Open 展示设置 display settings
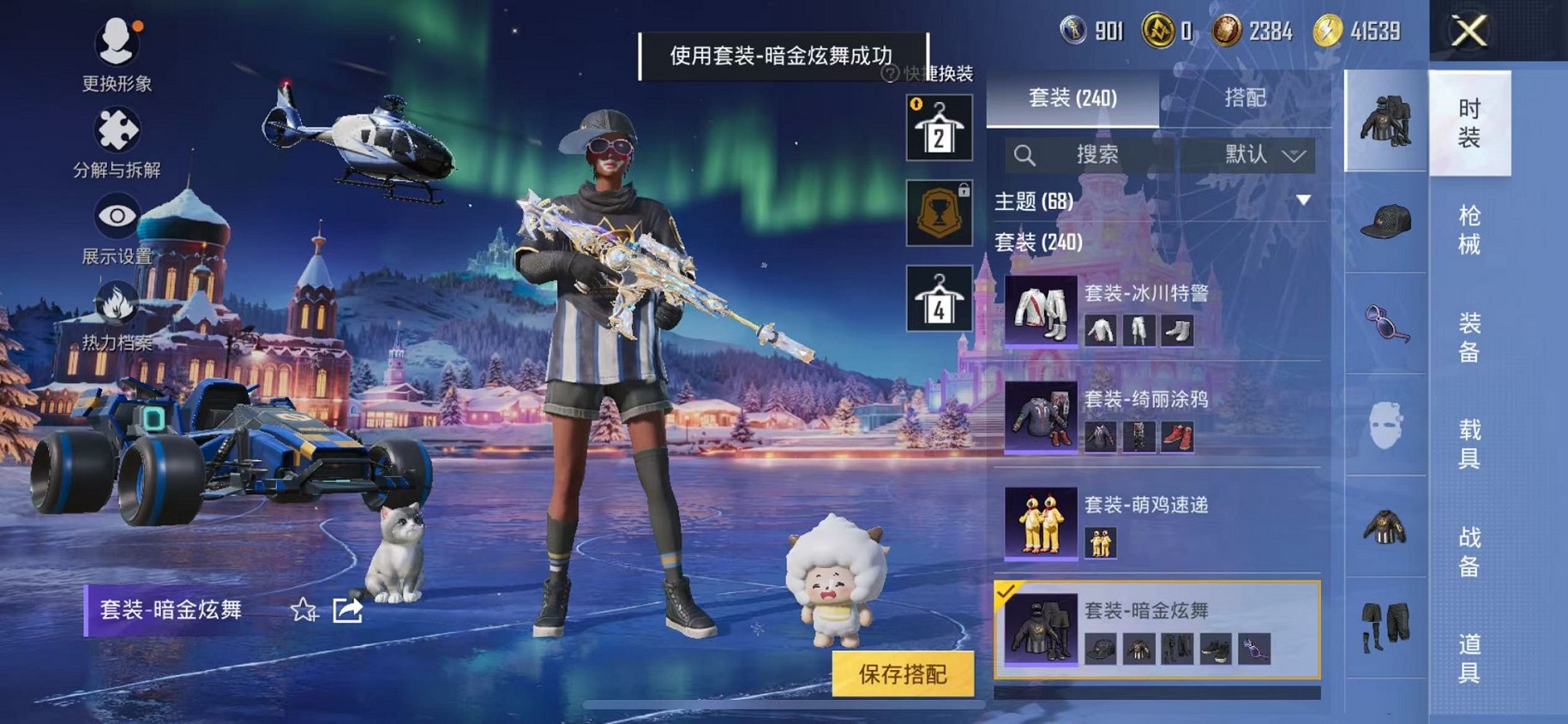The width and height of the screenshot is (1568, 724). point(117,228)
